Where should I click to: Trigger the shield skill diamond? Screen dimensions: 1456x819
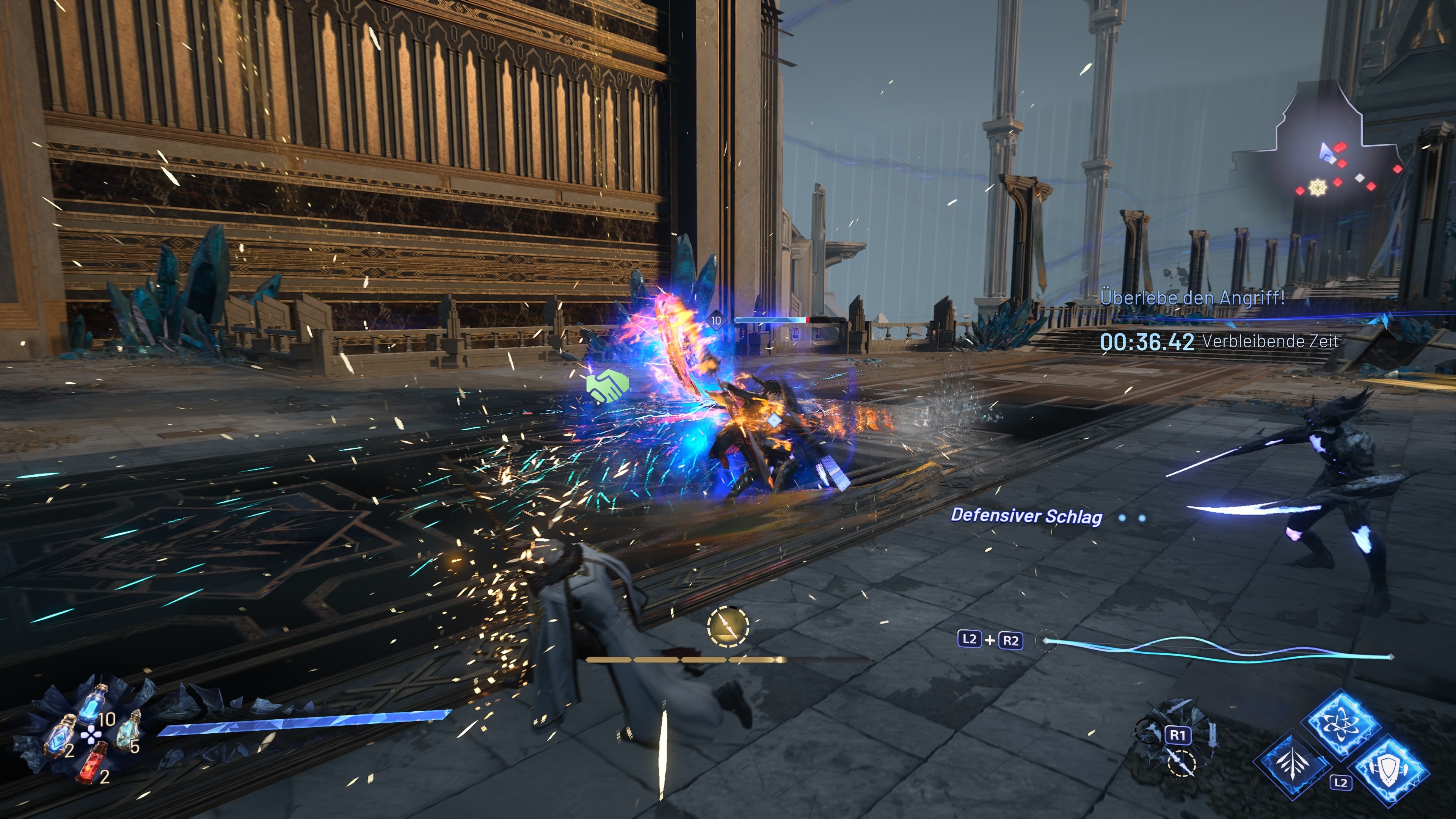pos(1389,769)
